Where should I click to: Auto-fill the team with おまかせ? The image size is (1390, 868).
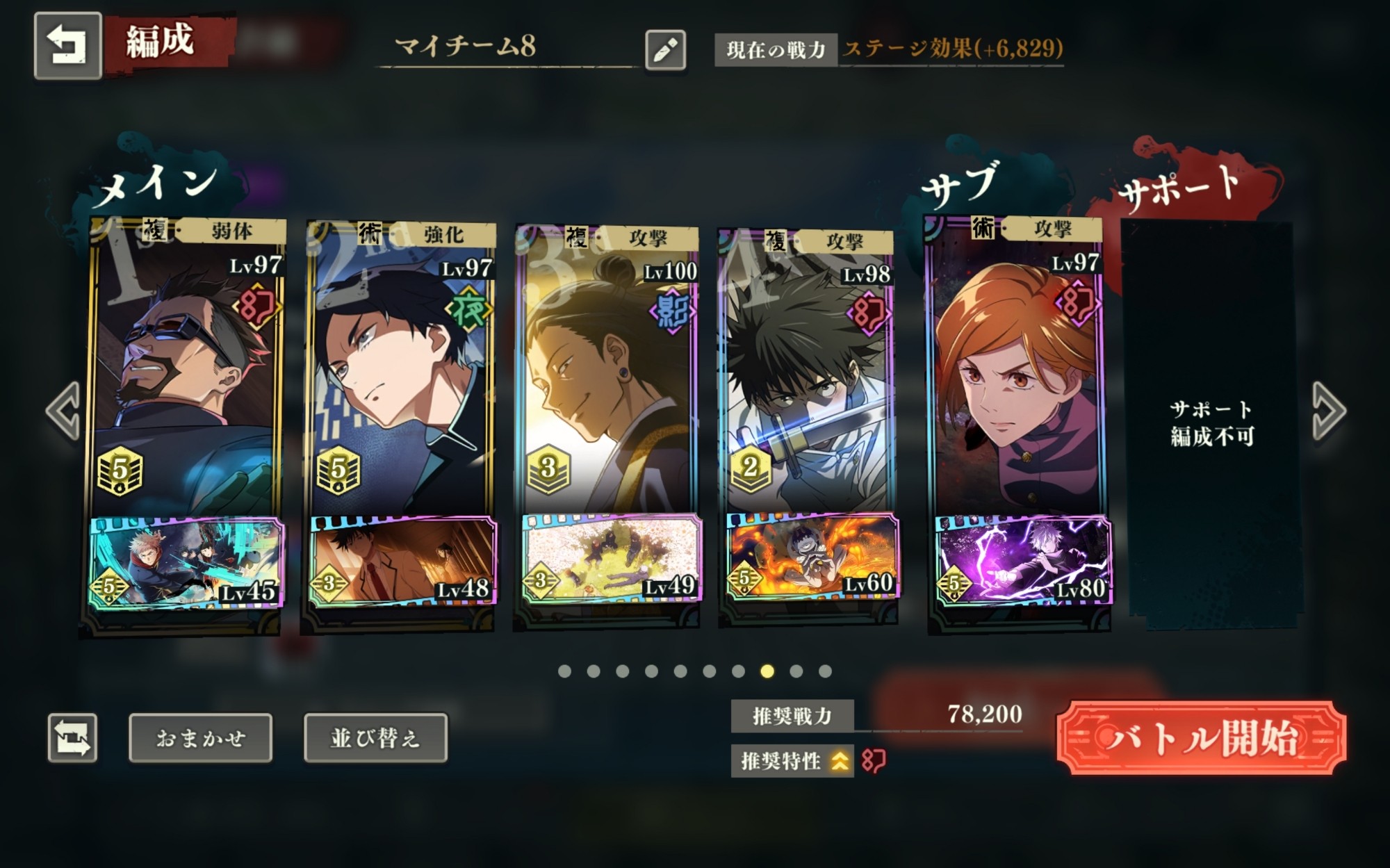point(200,738)
